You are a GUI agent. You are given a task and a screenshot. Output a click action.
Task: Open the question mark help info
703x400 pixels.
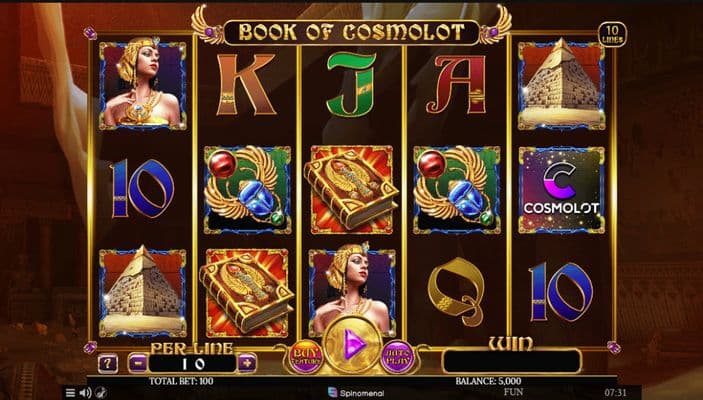click(107, 362)
